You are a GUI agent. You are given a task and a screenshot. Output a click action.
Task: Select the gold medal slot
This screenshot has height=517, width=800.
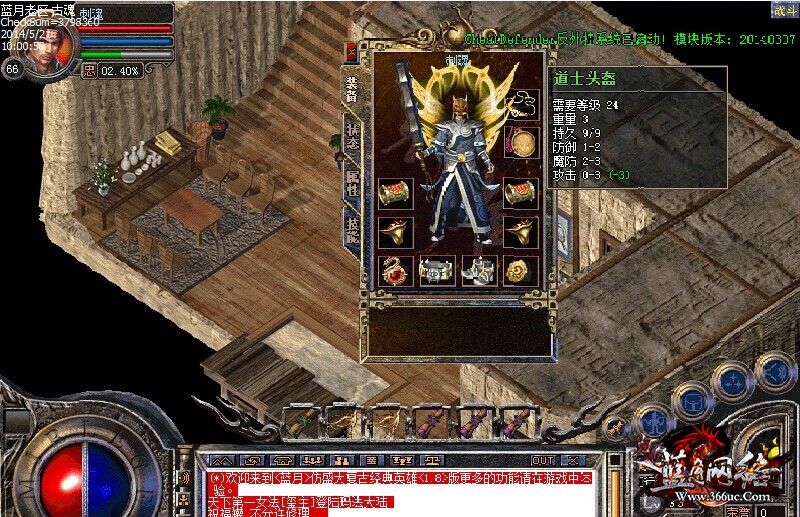520,142
